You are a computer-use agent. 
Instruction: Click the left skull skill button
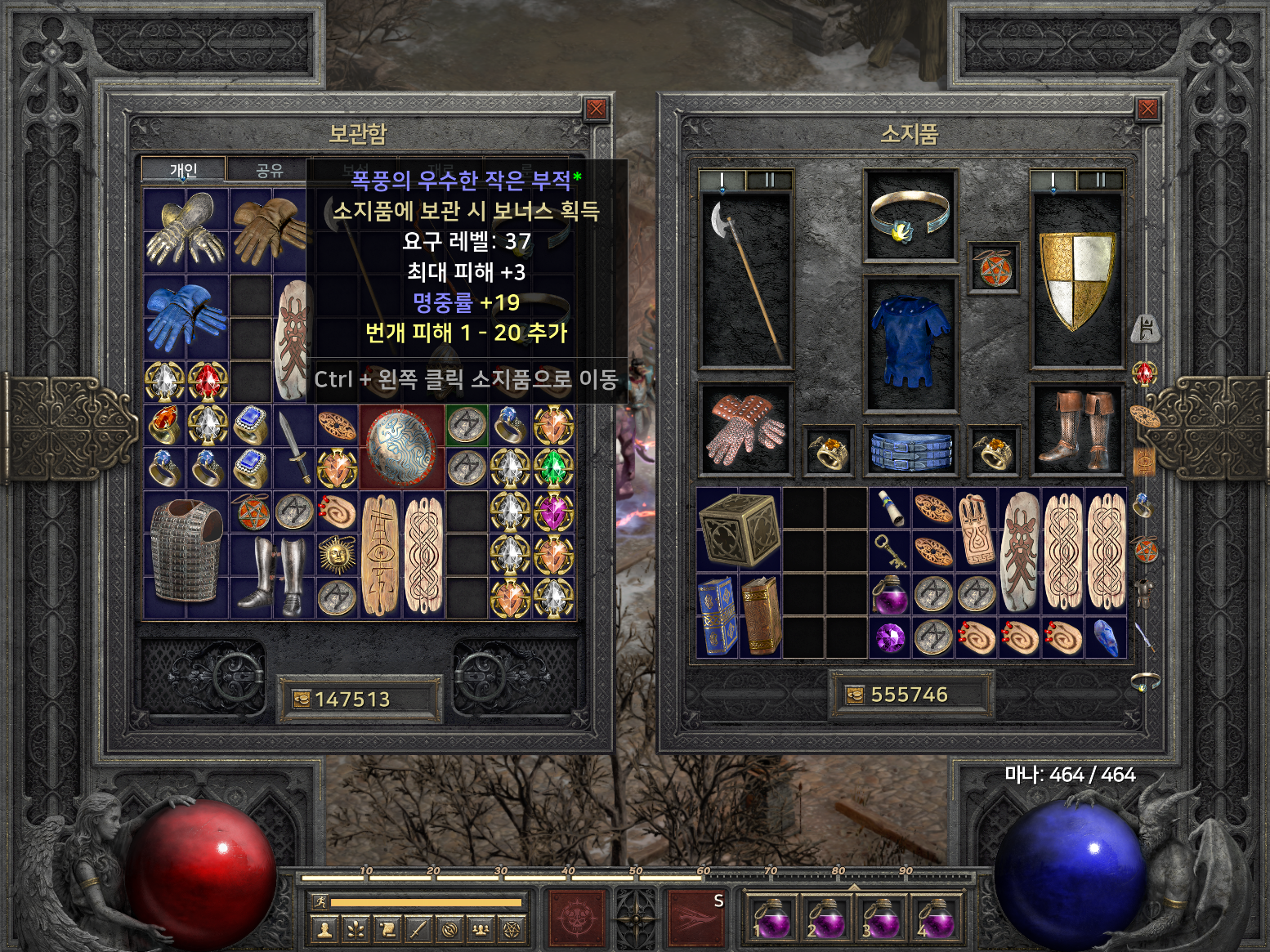point(577,918)
